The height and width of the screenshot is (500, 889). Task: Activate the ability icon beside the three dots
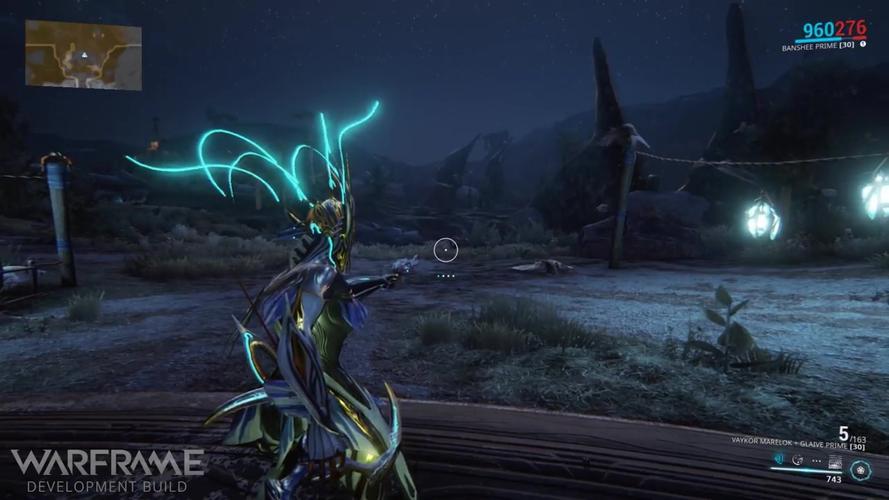click(x=797, y=460)
